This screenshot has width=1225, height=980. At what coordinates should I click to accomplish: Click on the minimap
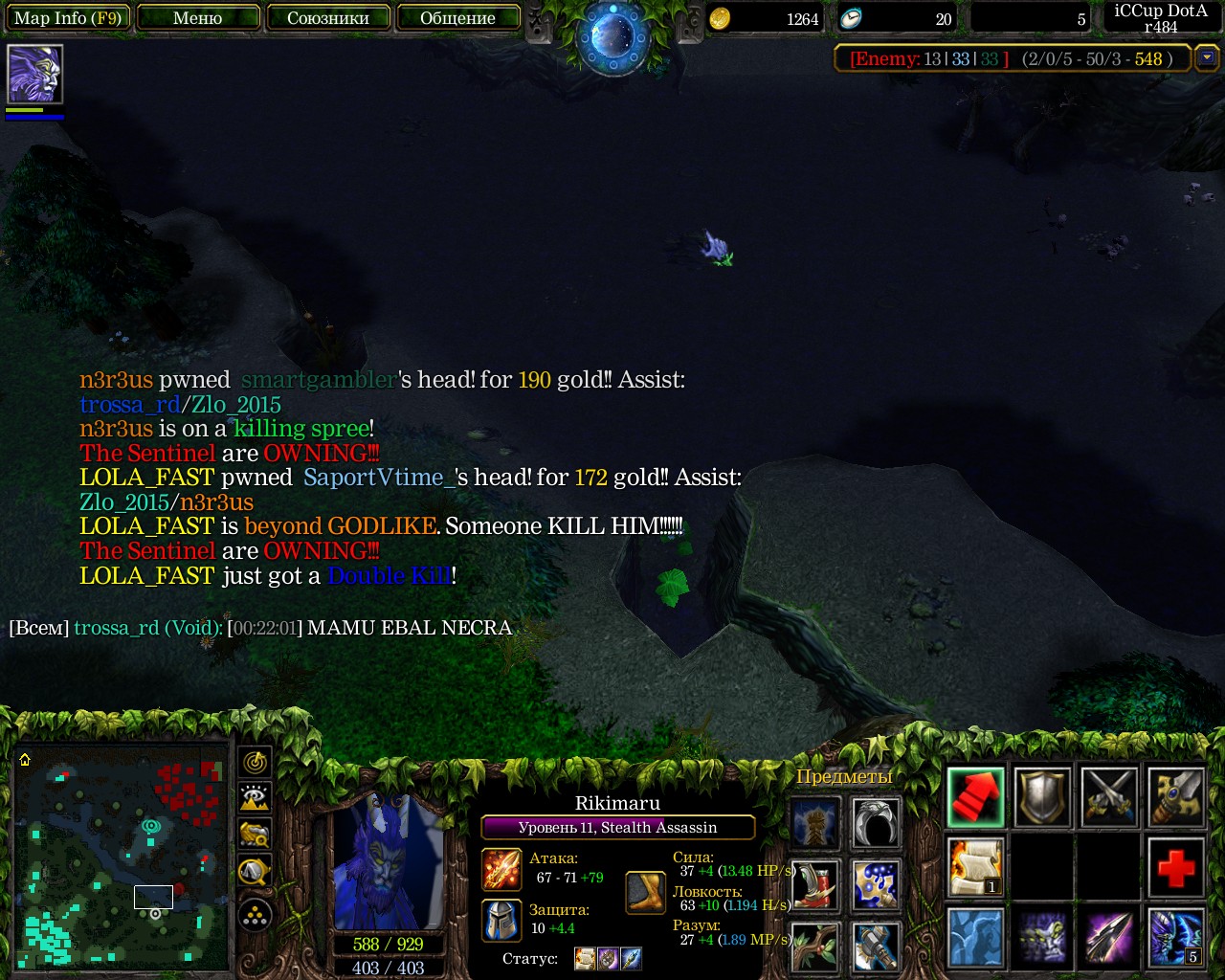click(x=122, y=855)
